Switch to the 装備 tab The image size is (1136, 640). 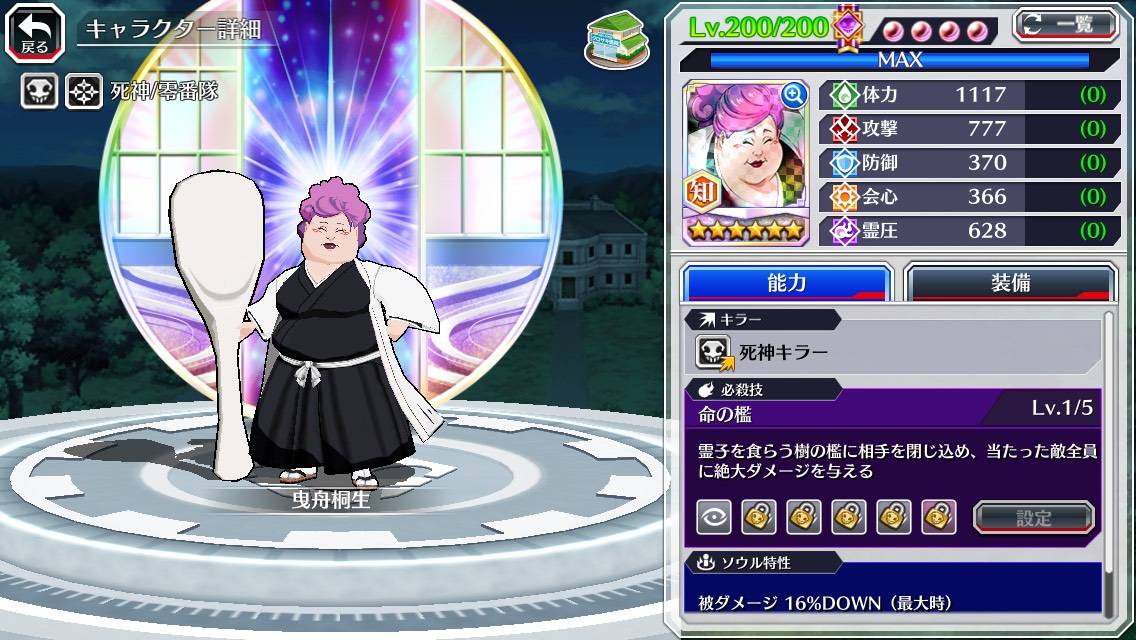pos(1010,283)
